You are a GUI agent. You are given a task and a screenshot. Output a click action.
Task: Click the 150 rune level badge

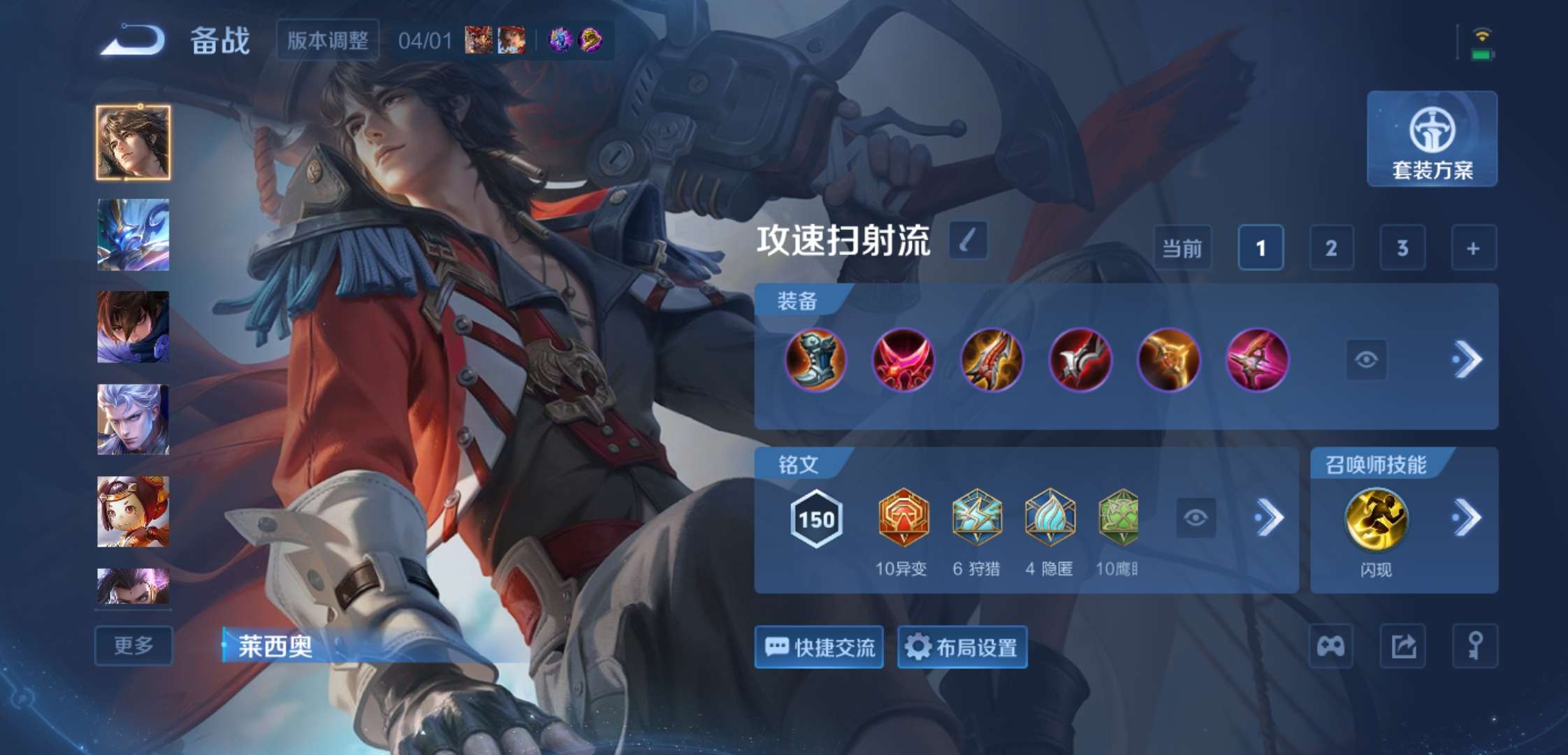tap(815, 518)
